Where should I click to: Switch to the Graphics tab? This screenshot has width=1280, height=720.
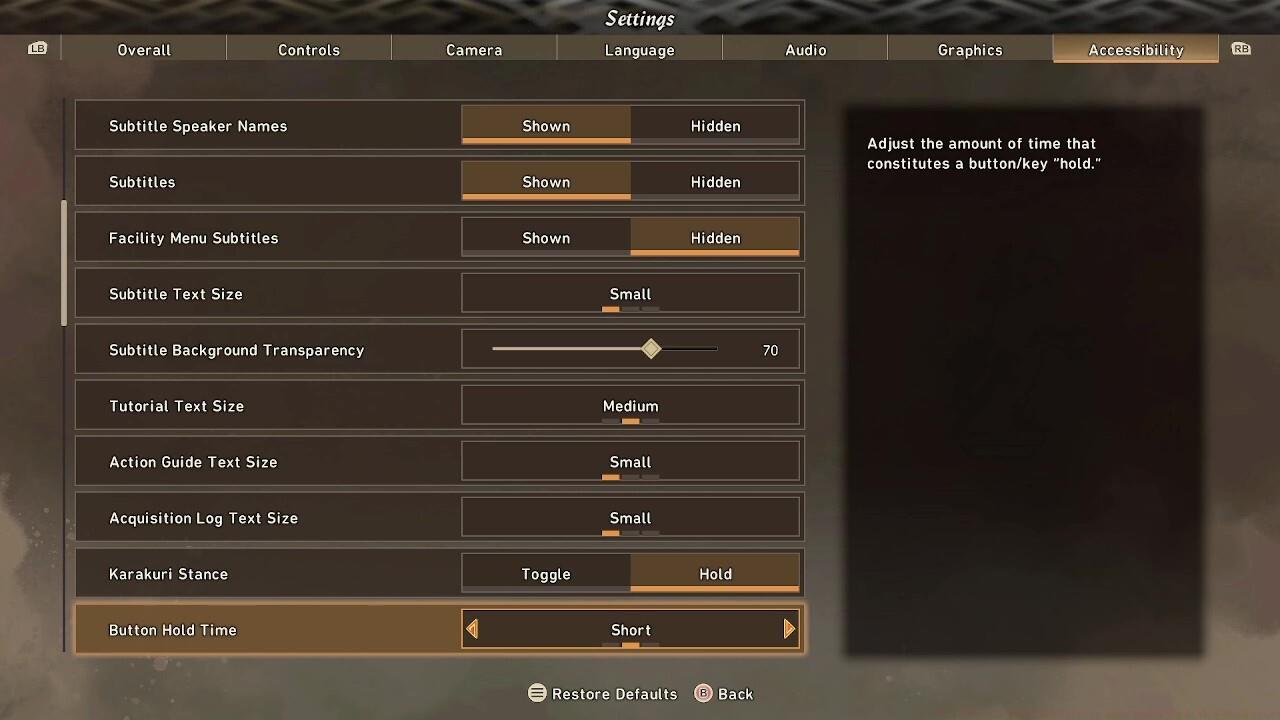coord(970,50)
